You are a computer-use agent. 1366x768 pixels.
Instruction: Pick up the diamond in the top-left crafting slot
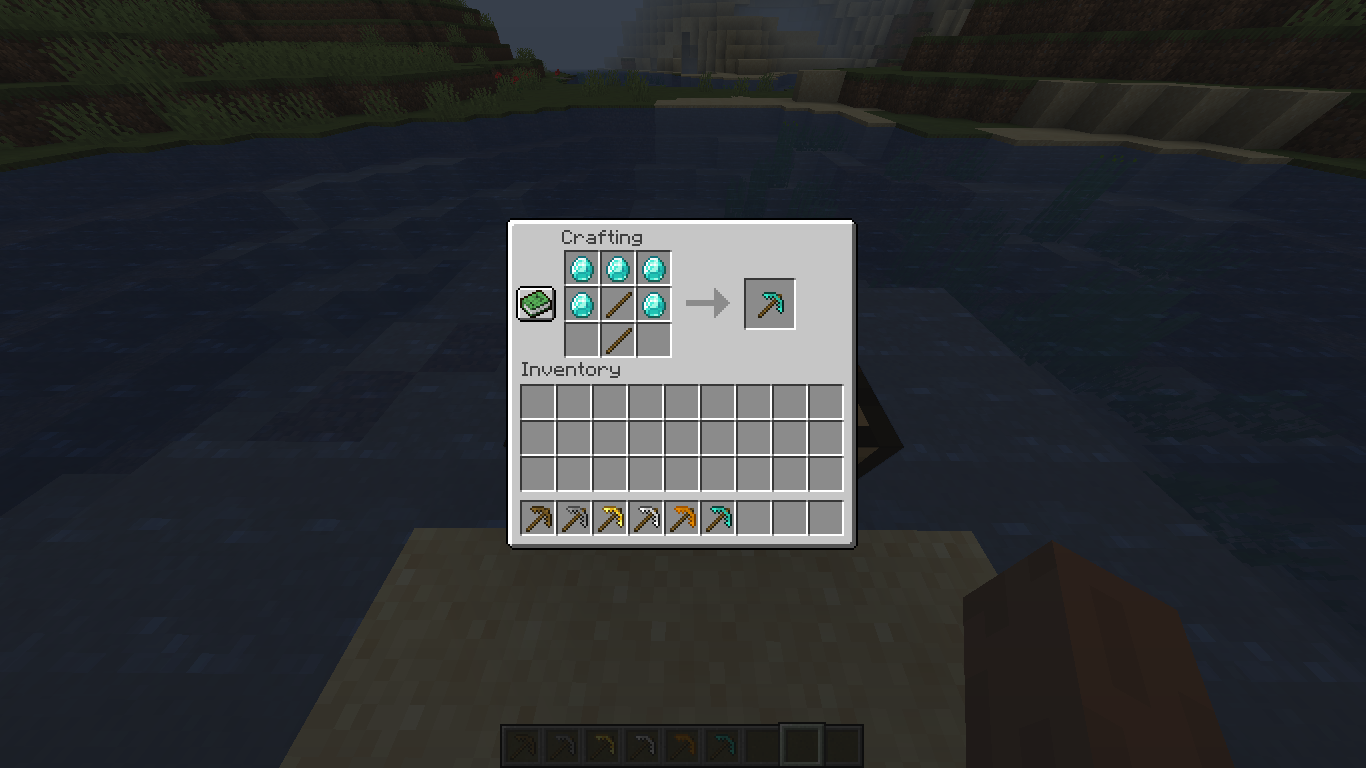(581, 267)
